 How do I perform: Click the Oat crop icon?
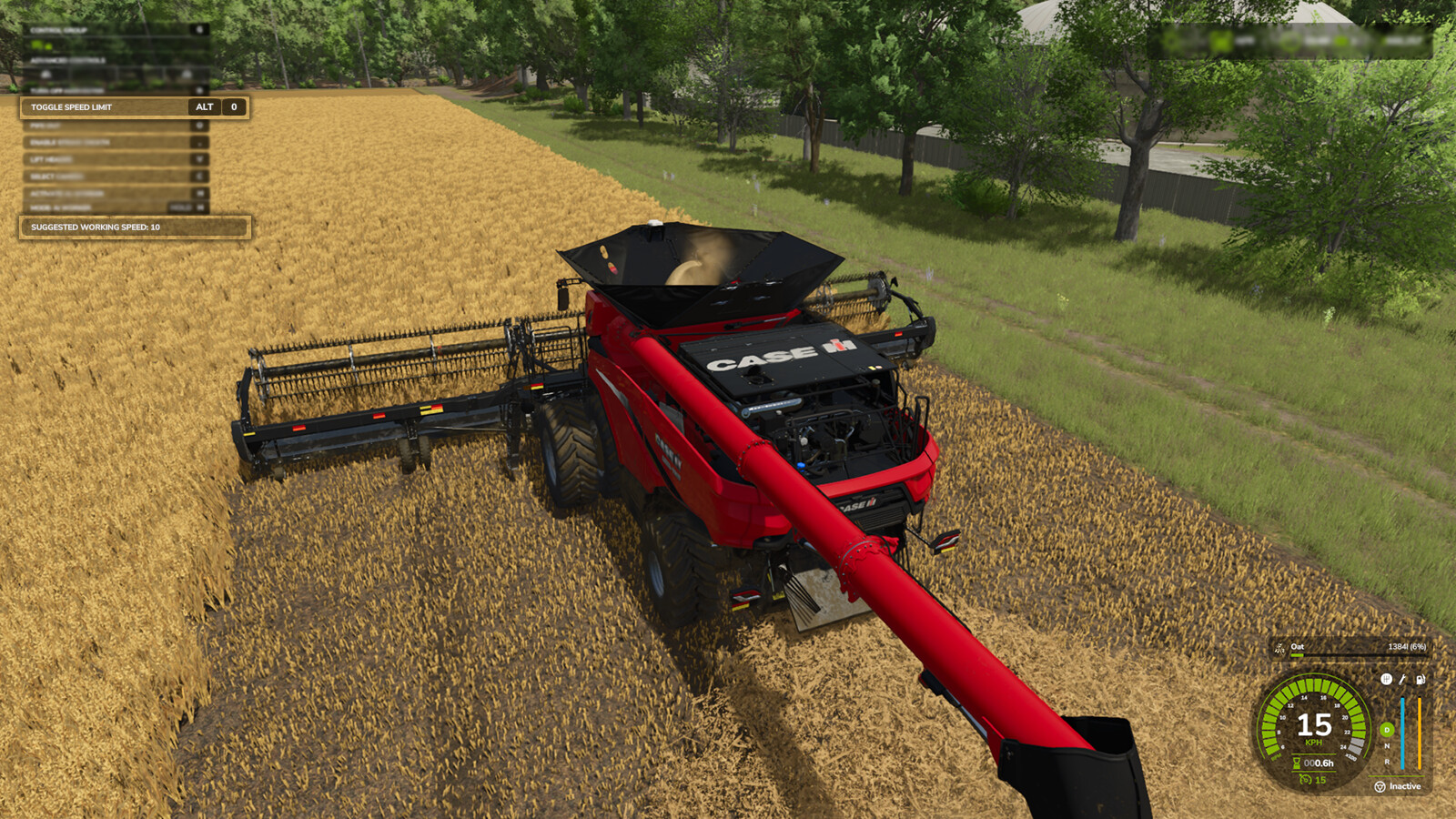point(1279,648)
